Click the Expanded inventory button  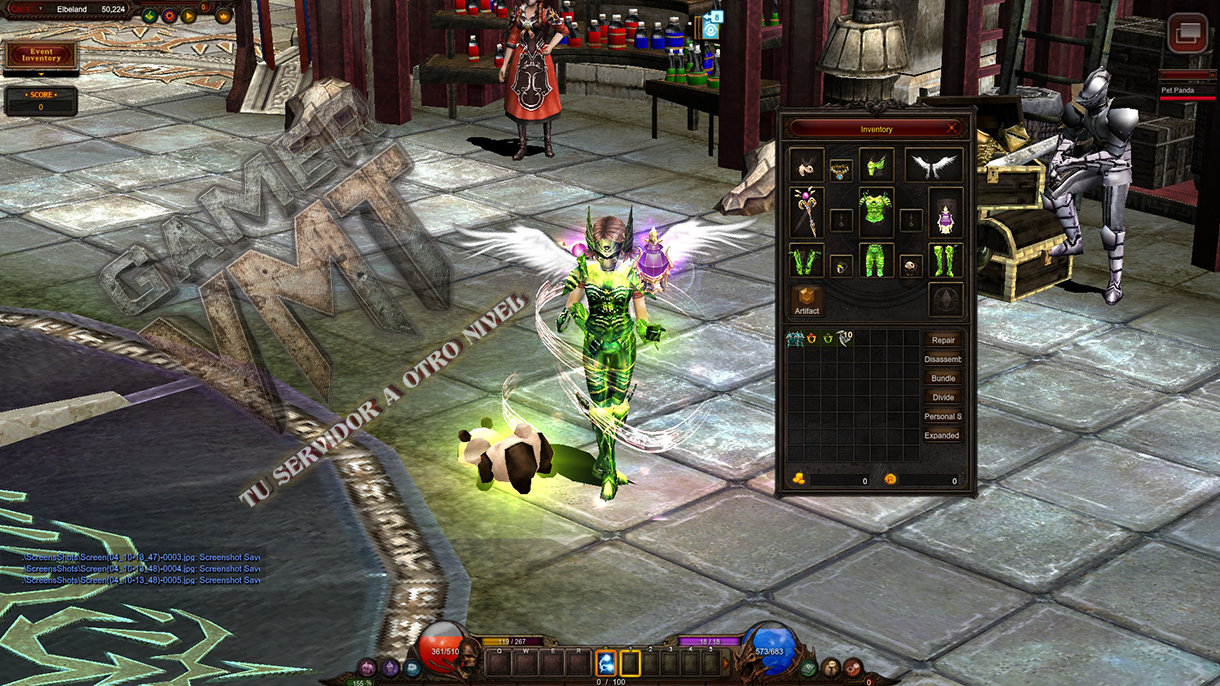[942, 435]
